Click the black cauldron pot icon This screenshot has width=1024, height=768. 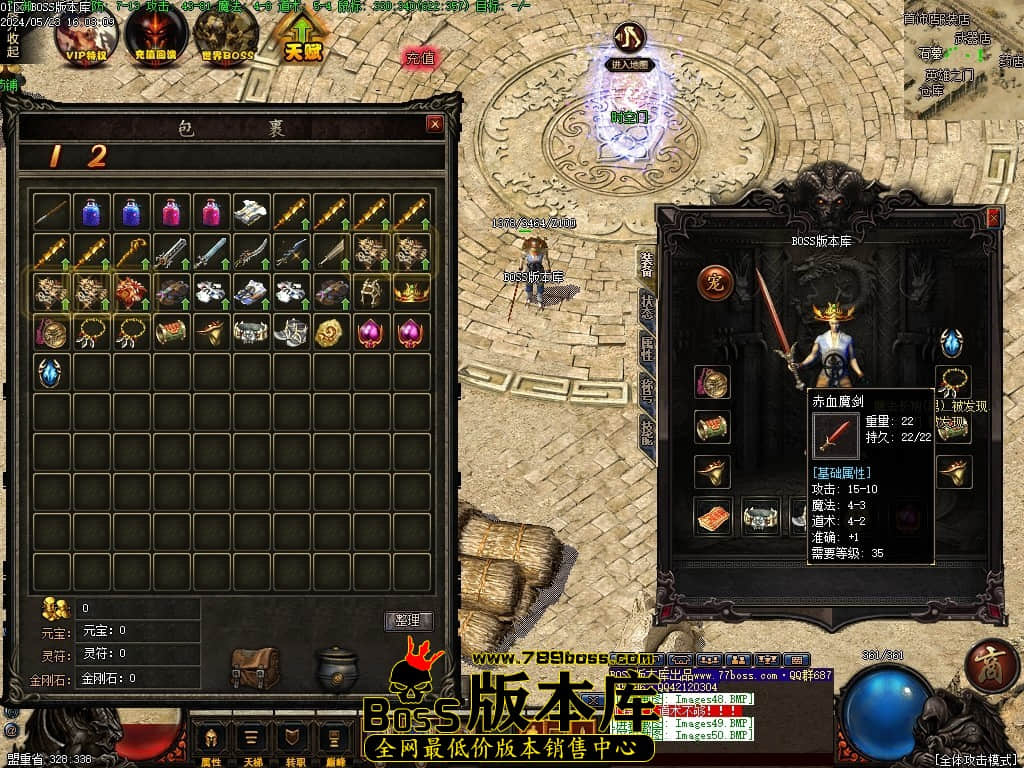pyautogui.click(x=336, y=667)
